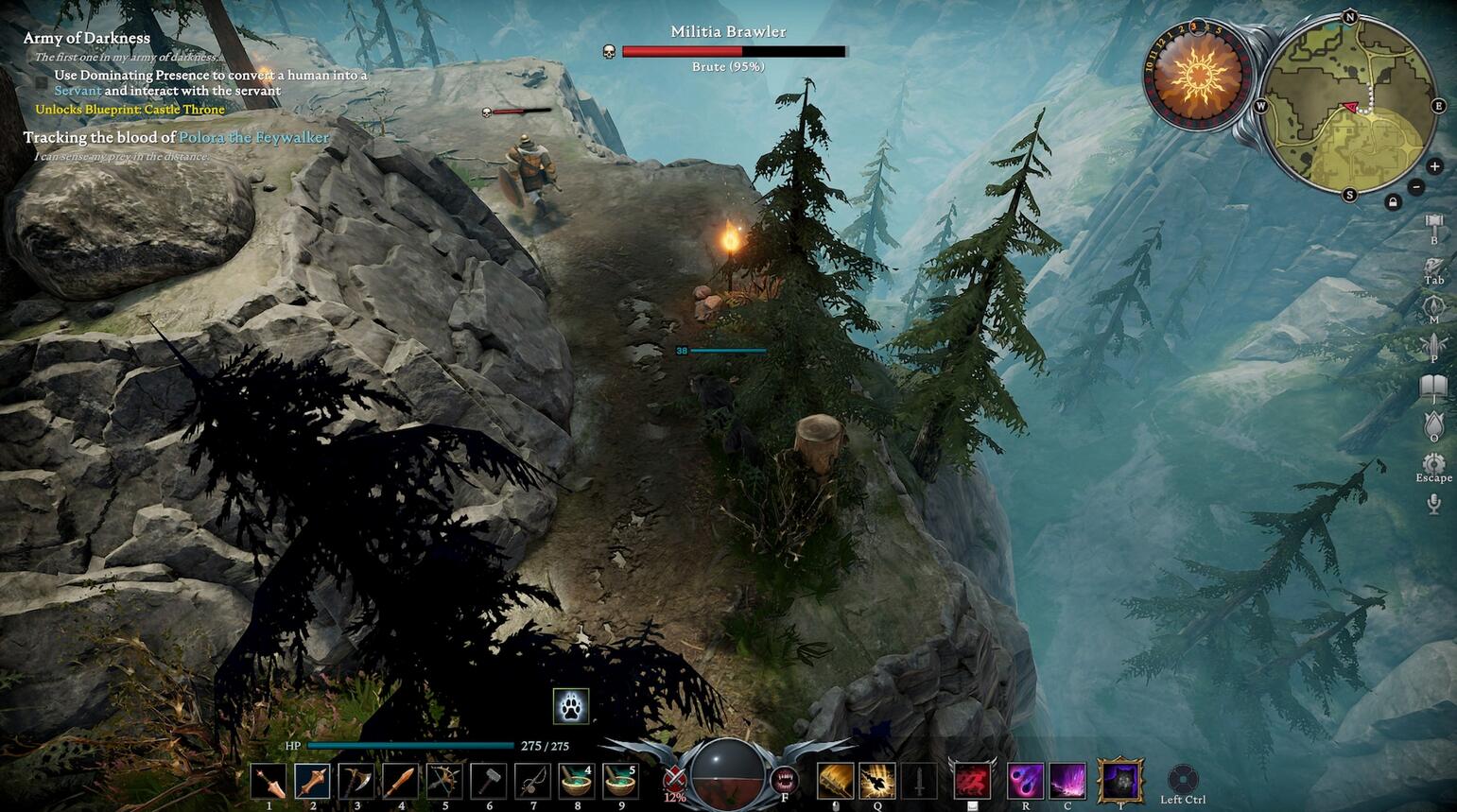Select the axe in hotbar slot 3
The image size is (1457, 812).
pyautogui.click(x=356, y=782)
